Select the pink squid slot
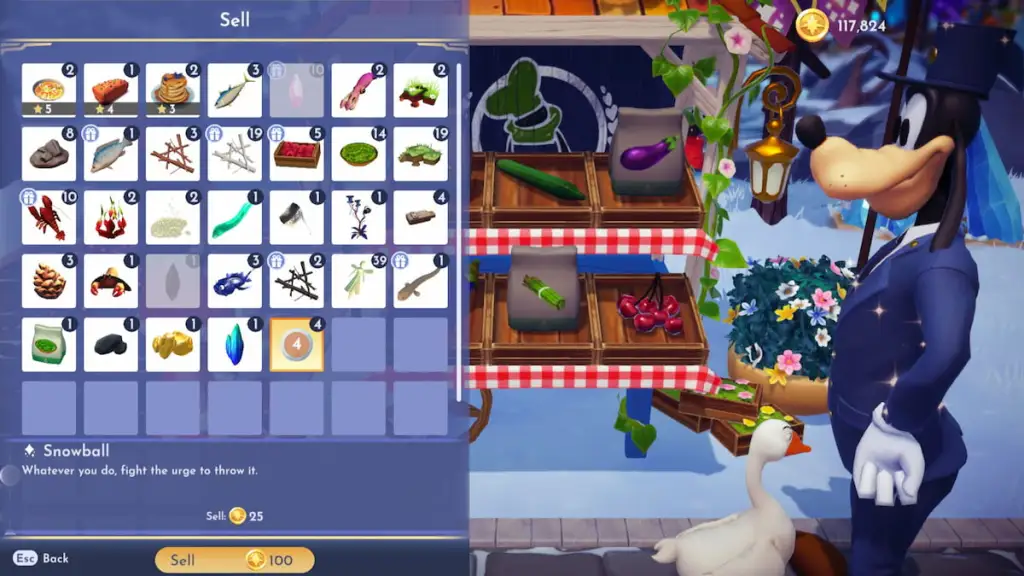1024x576 pixels. (358, 90)
